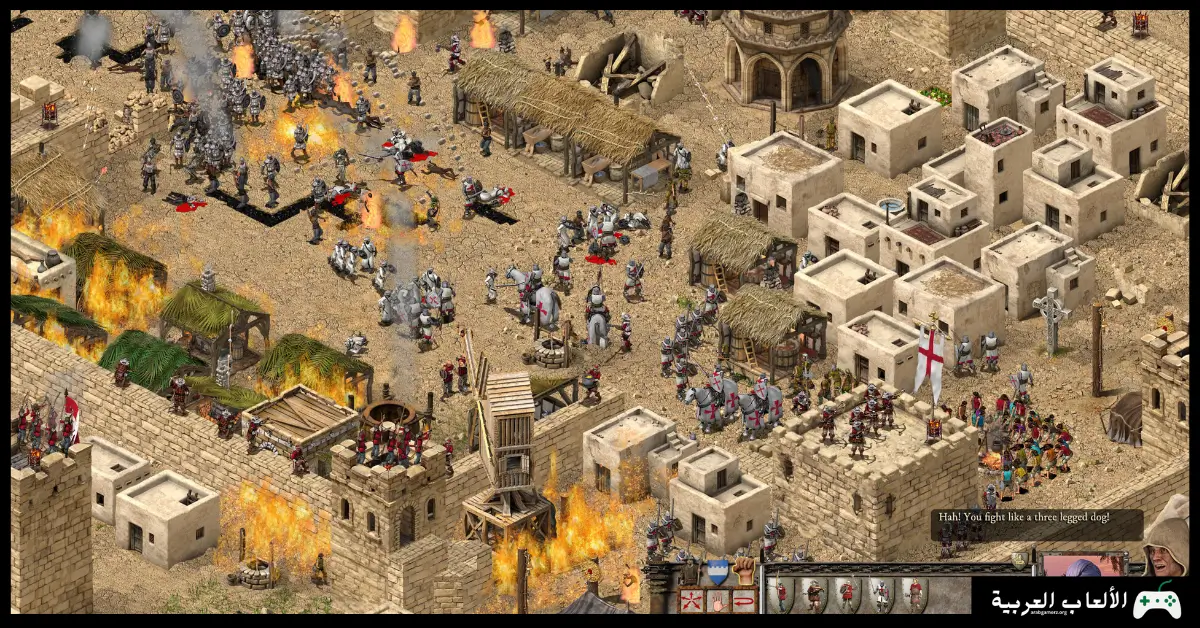Screen dimensions: 1200x628
Task: Pick the round-shield spearman unit shield
Action: point(848,595)
